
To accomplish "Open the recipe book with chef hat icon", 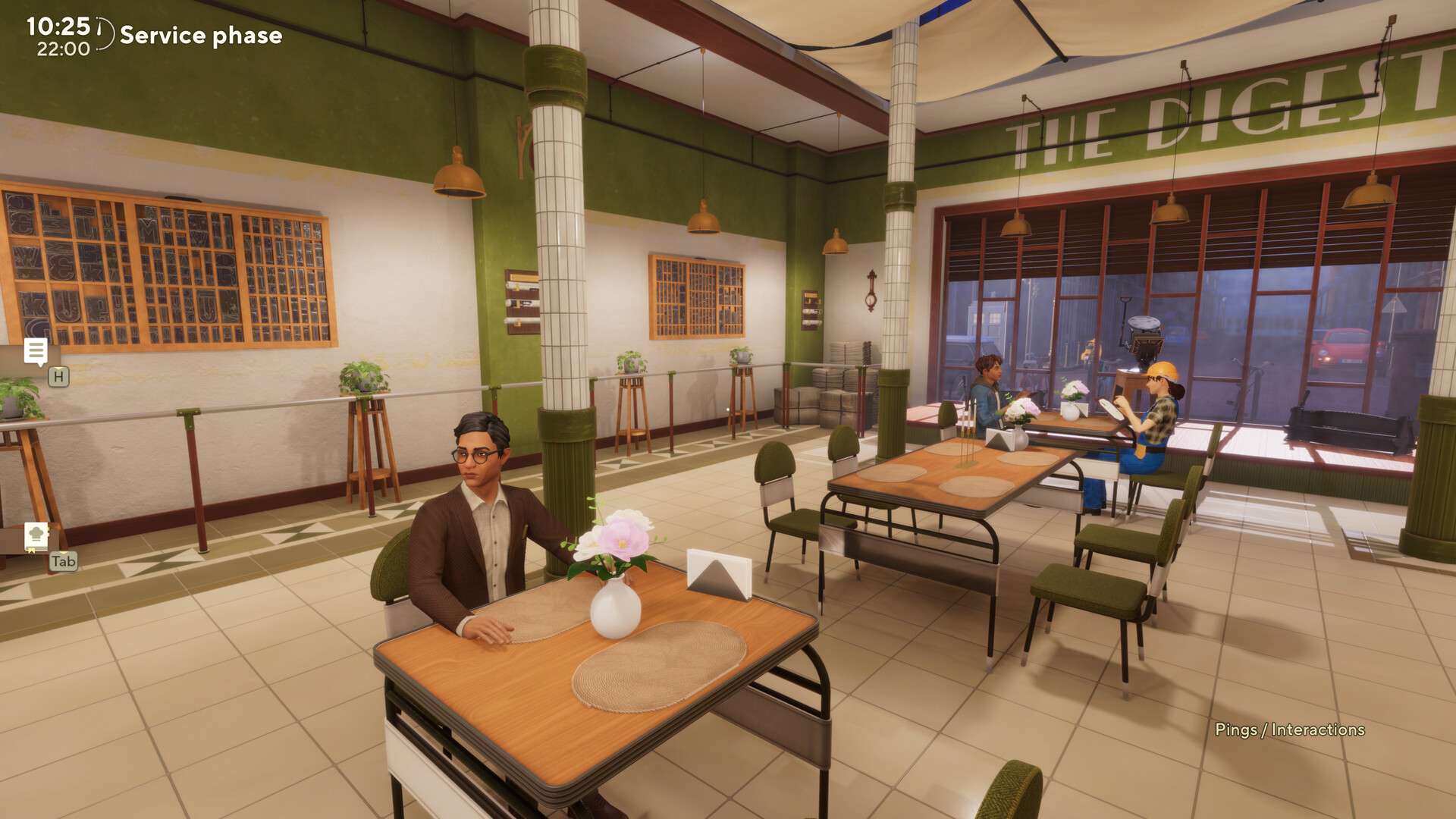I will 36,535.
